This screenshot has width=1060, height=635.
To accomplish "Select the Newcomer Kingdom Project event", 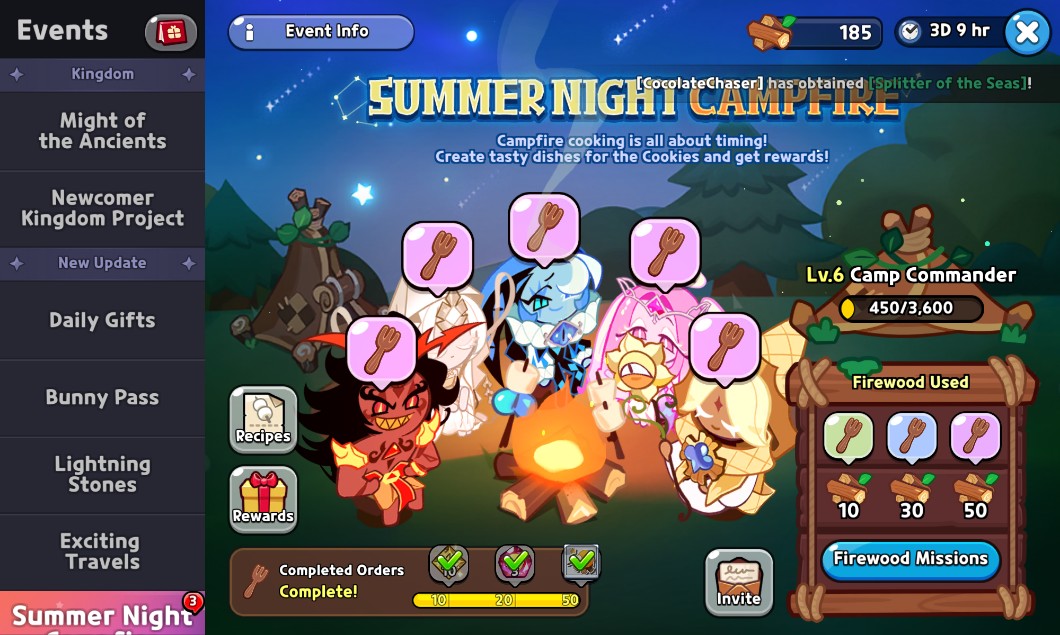I will click(x=102, y=208).
